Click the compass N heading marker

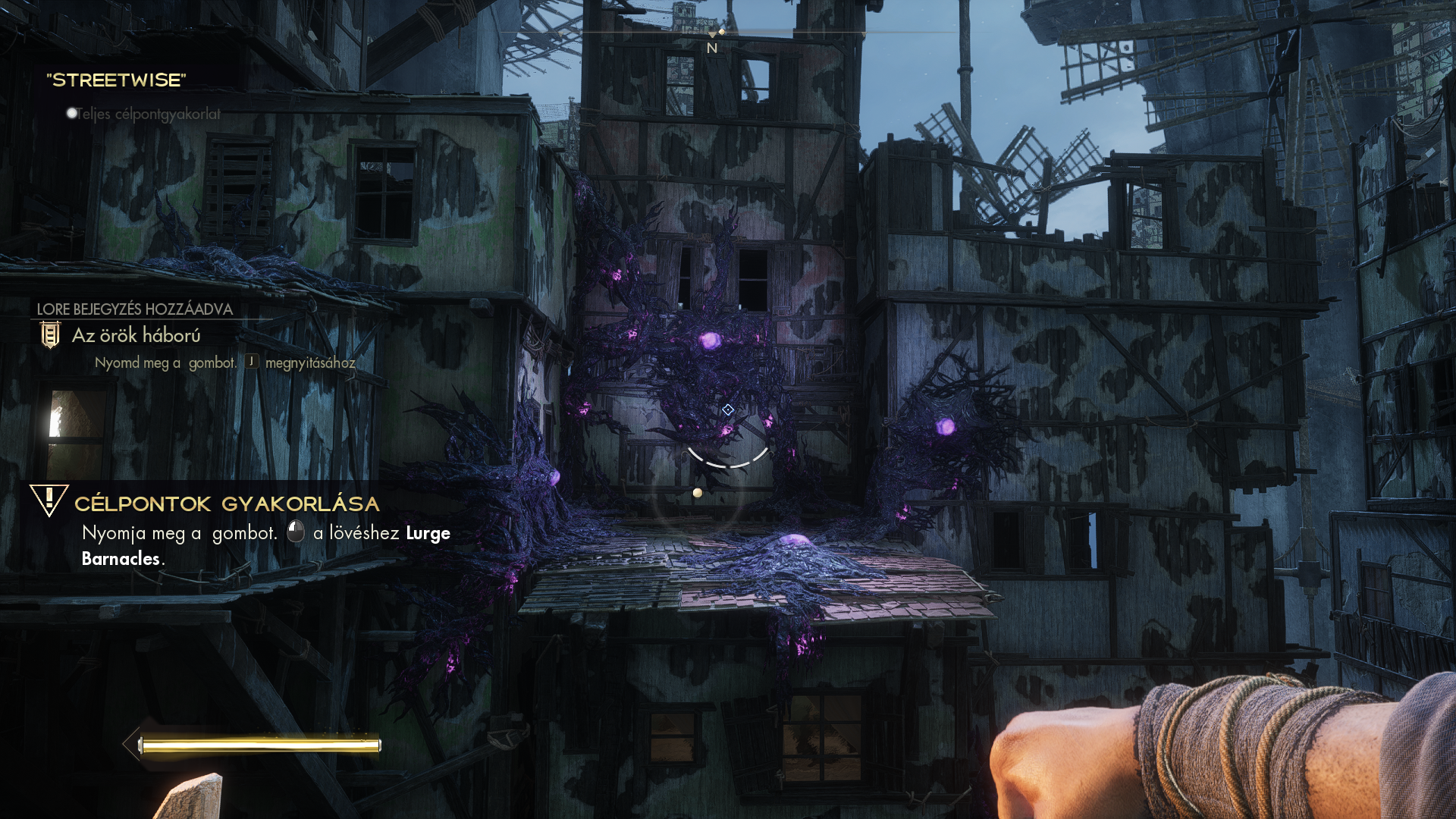[x=712, y=48]
